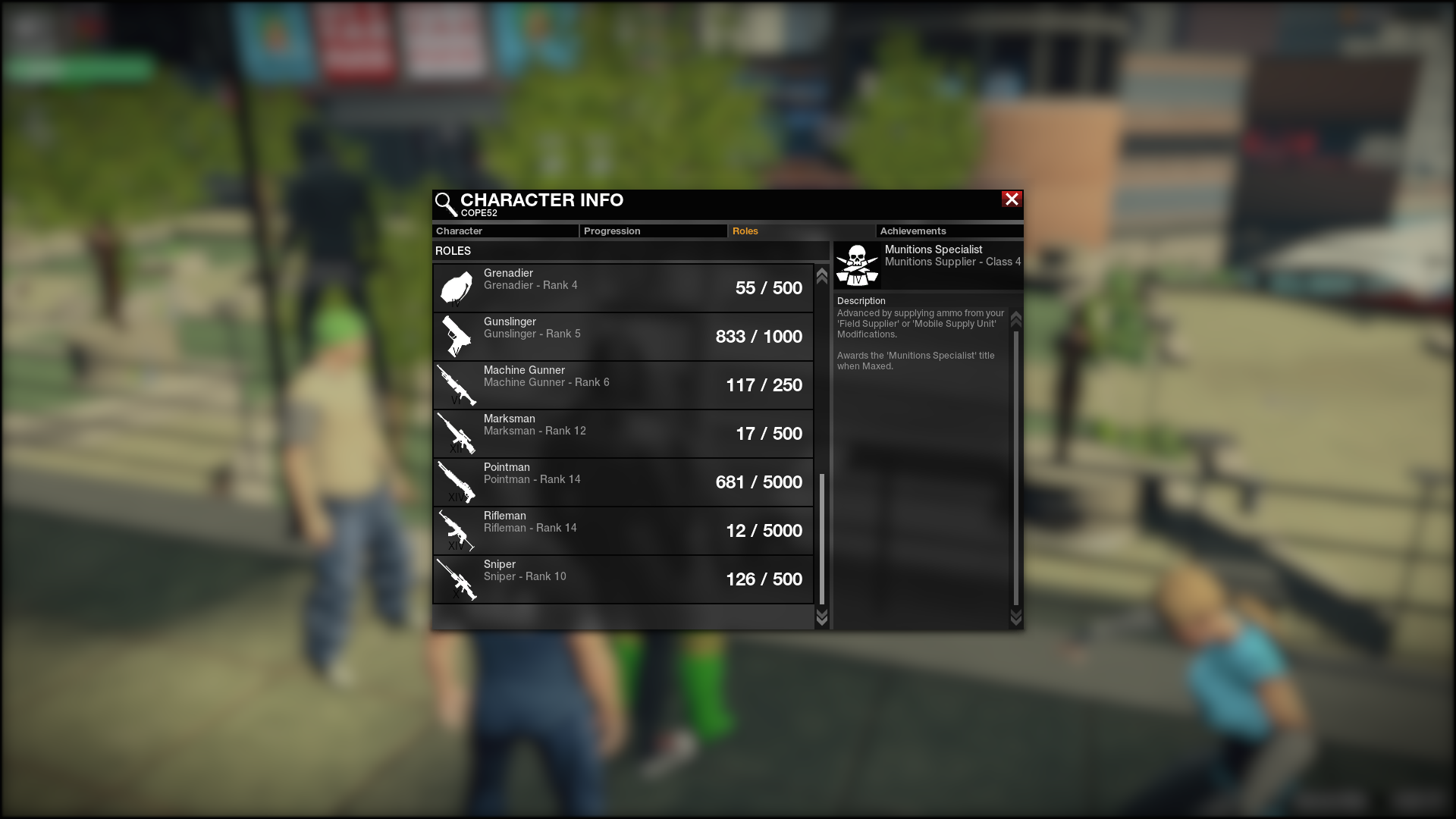This screenshot has width=1456, height=819.
Task: Select the Sniper role row
Action: coord(623,579)
